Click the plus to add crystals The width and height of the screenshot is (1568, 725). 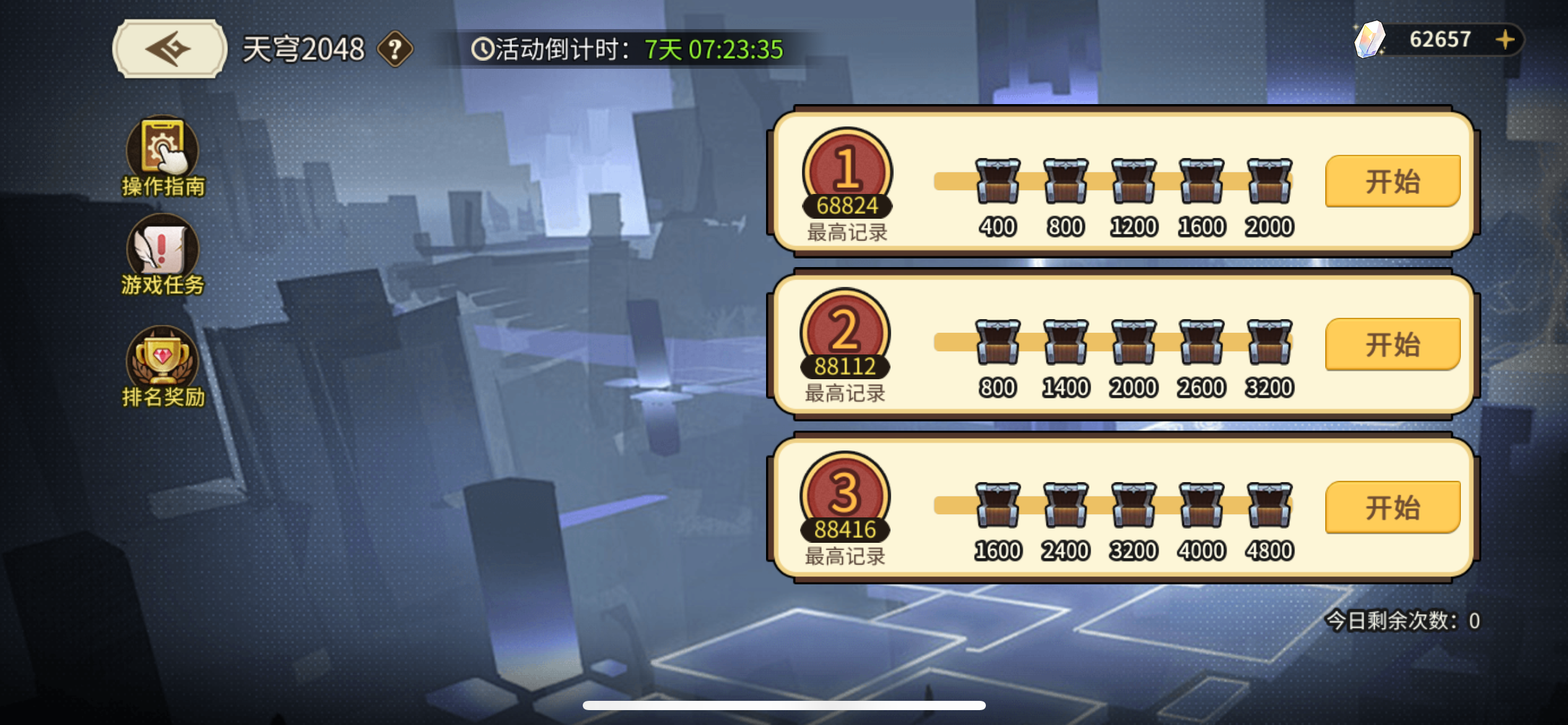[x=1504, y=38]
